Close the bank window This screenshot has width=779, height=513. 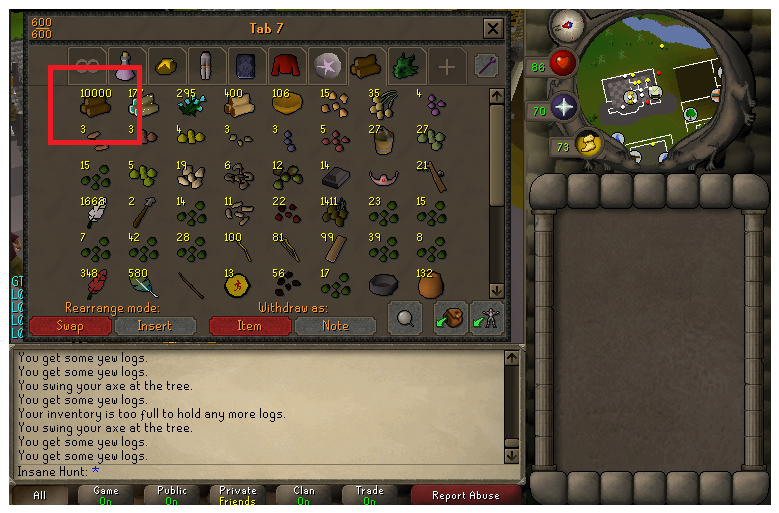492,29
